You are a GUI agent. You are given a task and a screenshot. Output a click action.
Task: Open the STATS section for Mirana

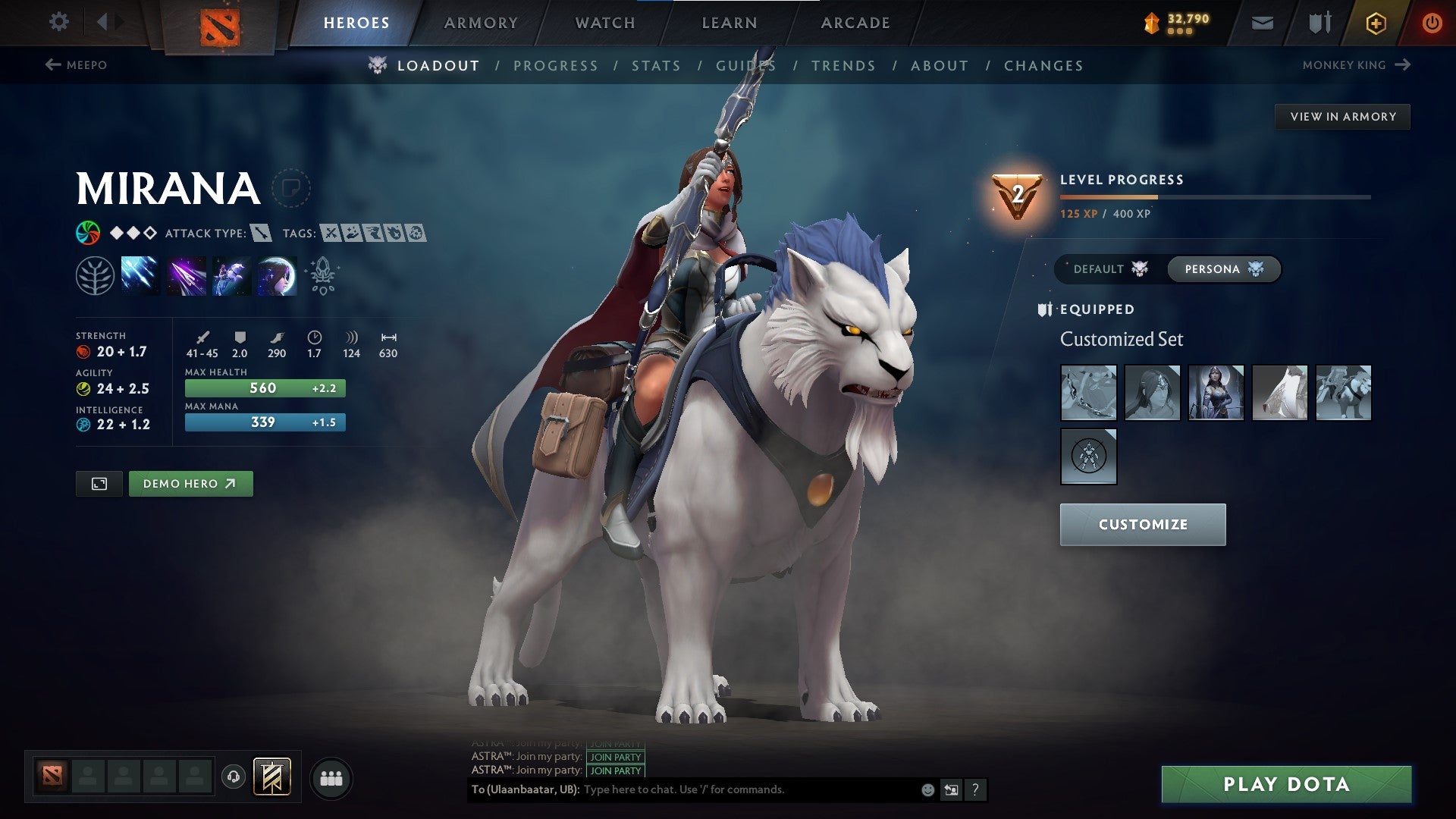[656, 65]
